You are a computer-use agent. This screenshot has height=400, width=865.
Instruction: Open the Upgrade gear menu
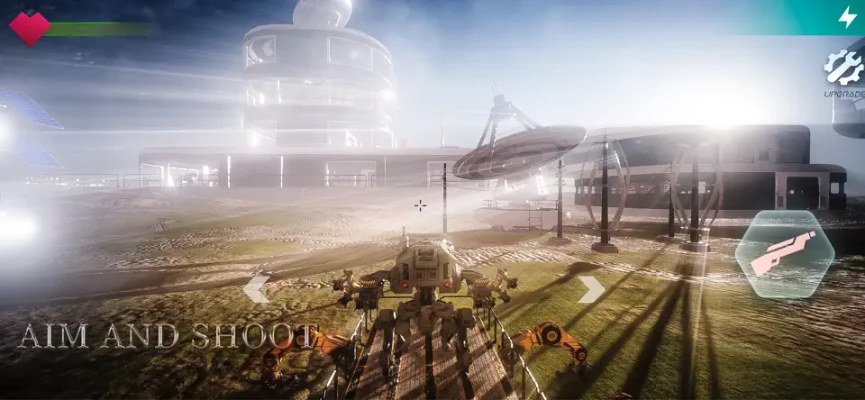click(843, 70)
